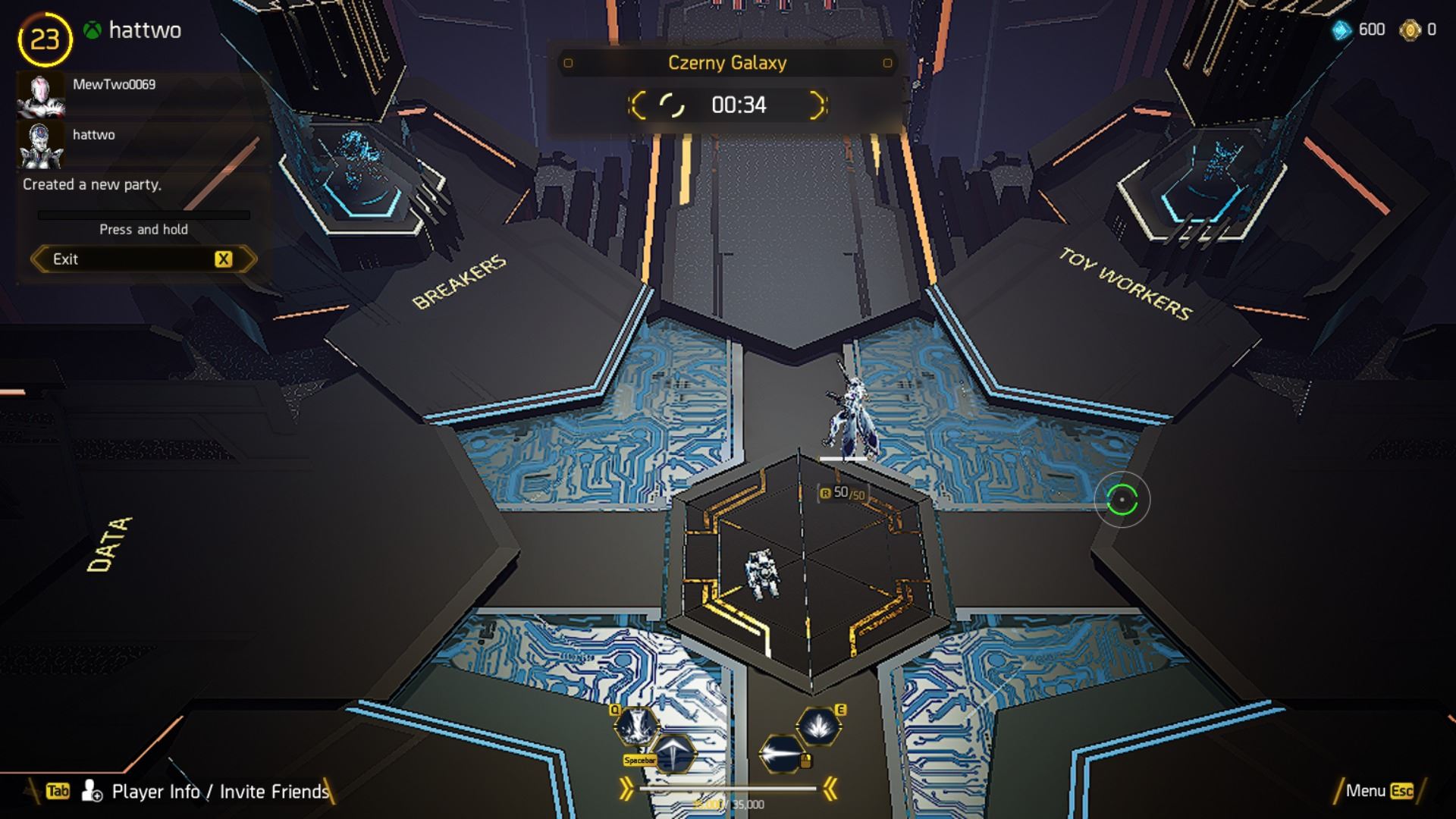Open the blue gem currency display

pyautogui.click(x=1341, y=31)
